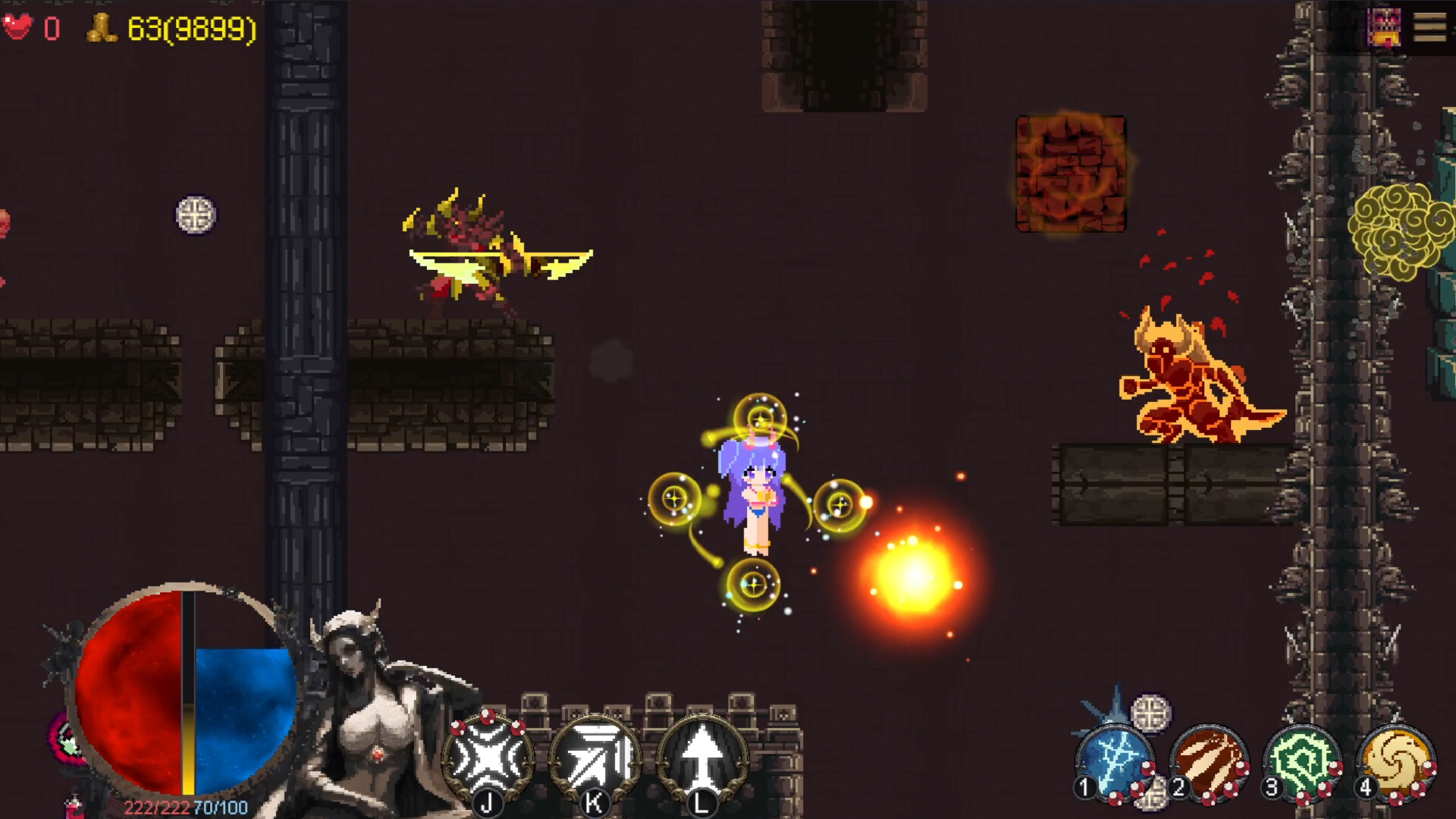Toggle the red gem socket above the J skill
The height and width of the screenshot is (819, 1456).
click(486, 715)
